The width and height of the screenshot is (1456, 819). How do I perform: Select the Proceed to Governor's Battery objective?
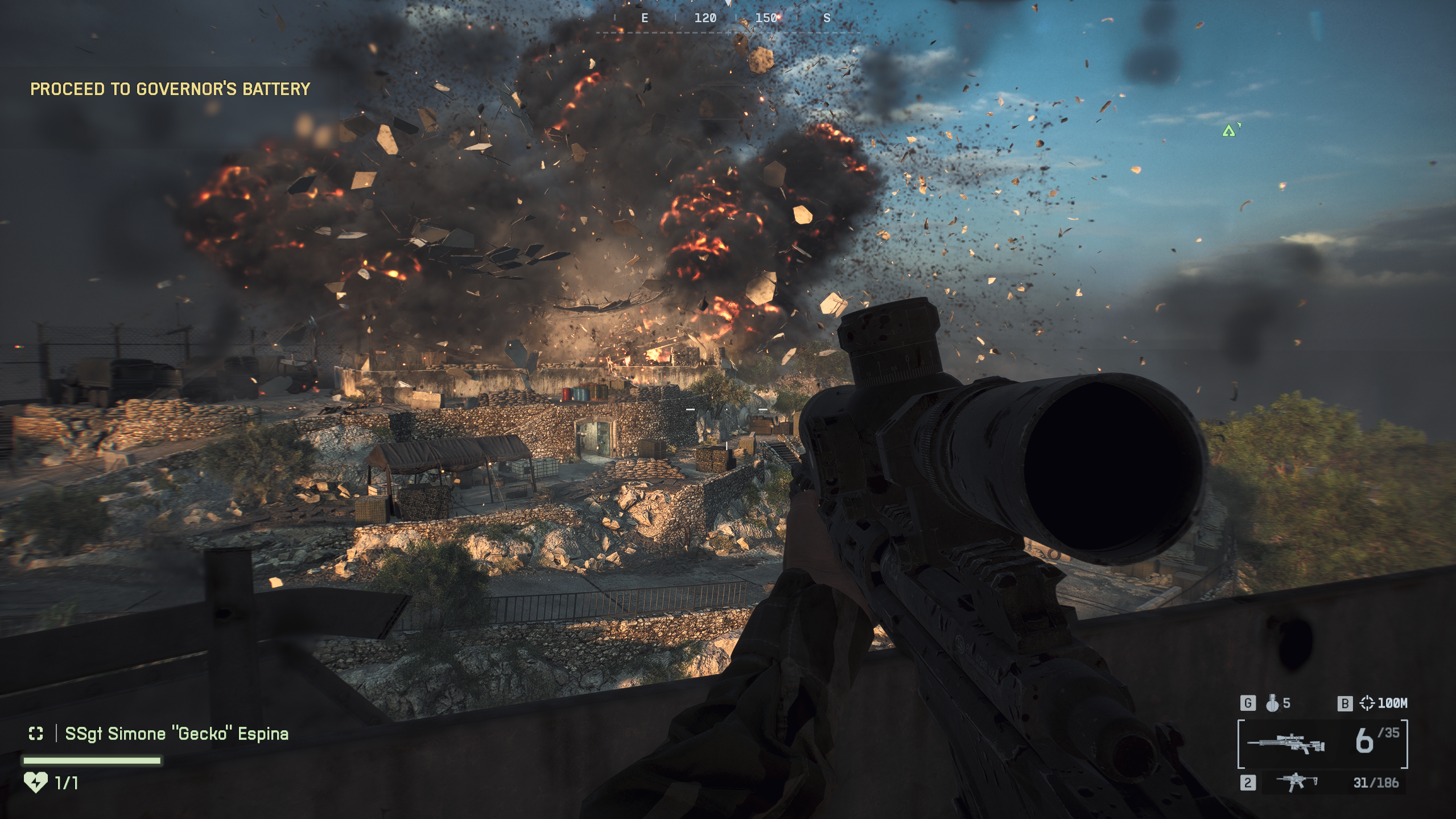pyautogui.click(x=170, y=89)
